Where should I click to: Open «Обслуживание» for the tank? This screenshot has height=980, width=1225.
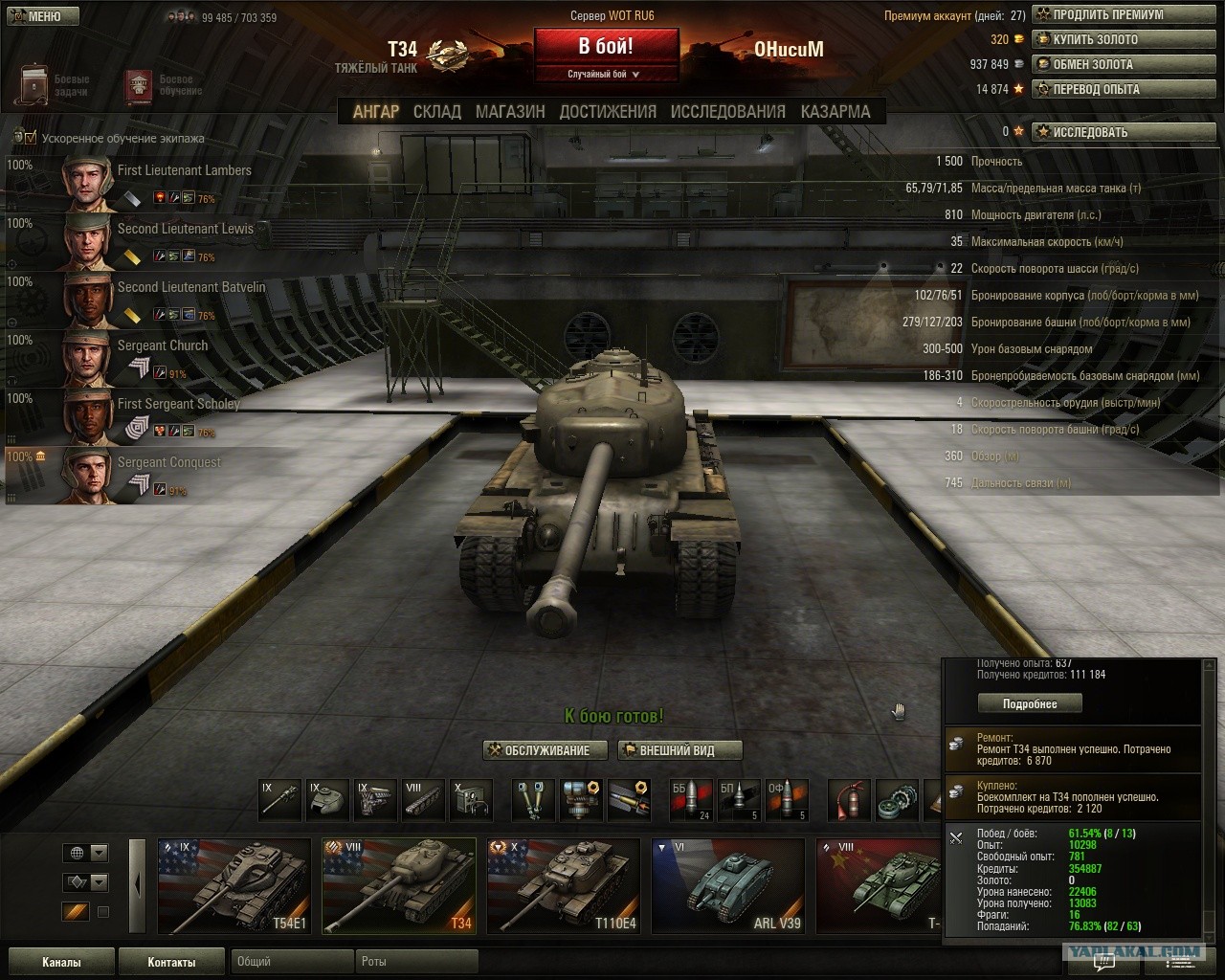(x=546, y=750)
